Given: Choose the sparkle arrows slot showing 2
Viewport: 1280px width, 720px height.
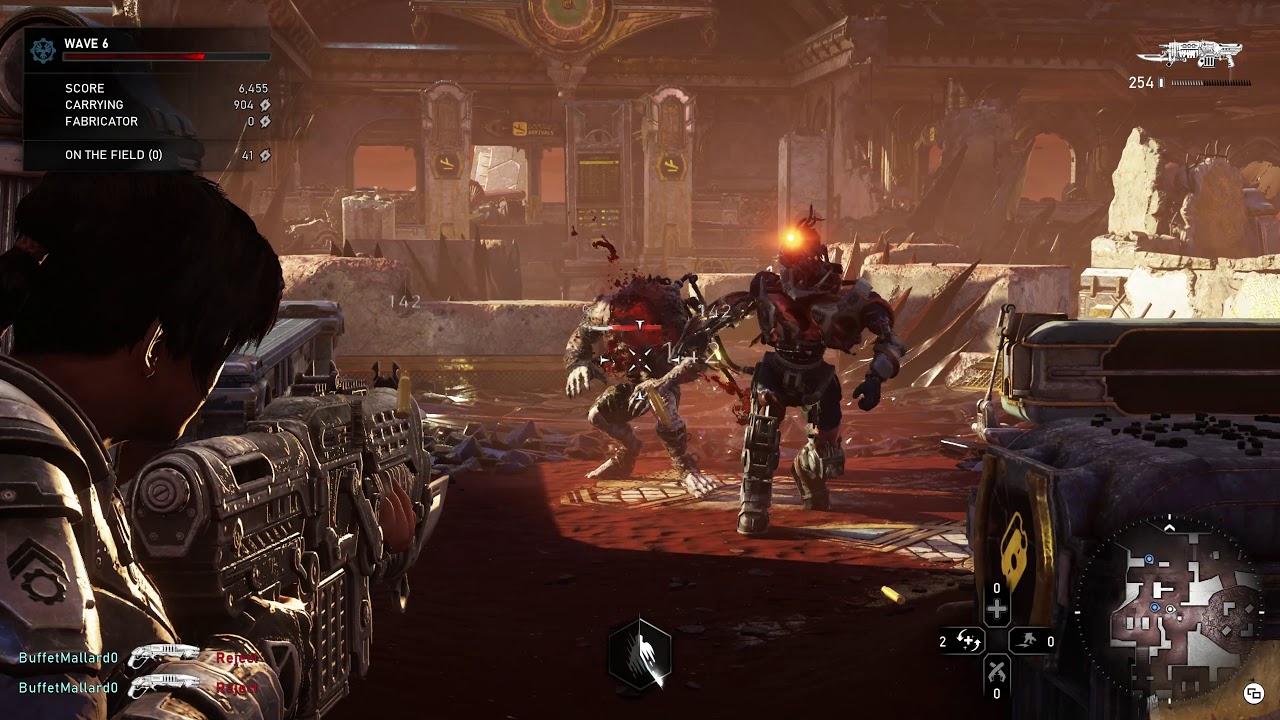Looking at the screenshot, I should (x=966, y=641).
